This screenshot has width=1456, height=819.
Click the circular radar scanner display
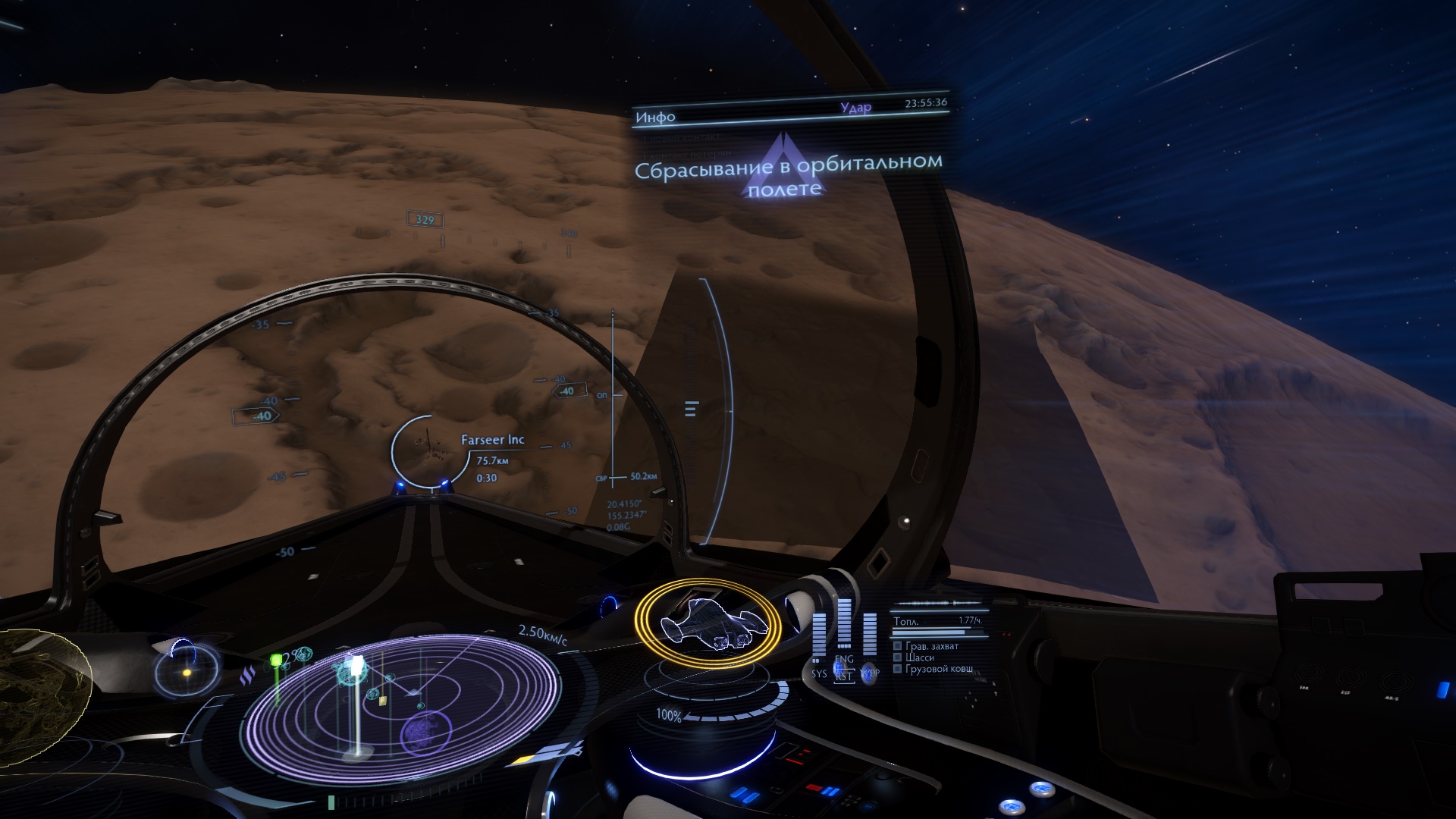coord(403,698)
